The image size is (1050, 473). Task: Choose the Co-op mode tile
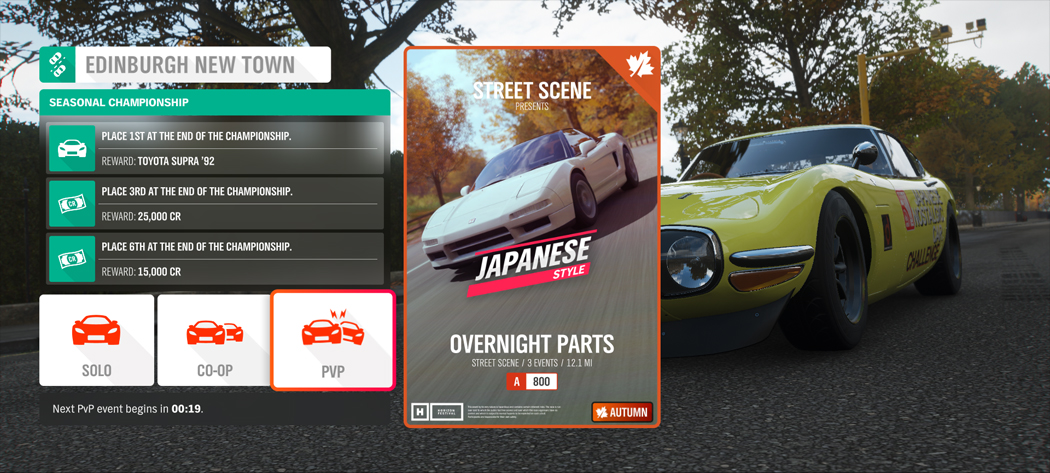pyautogui.click(x=214, y=340)
